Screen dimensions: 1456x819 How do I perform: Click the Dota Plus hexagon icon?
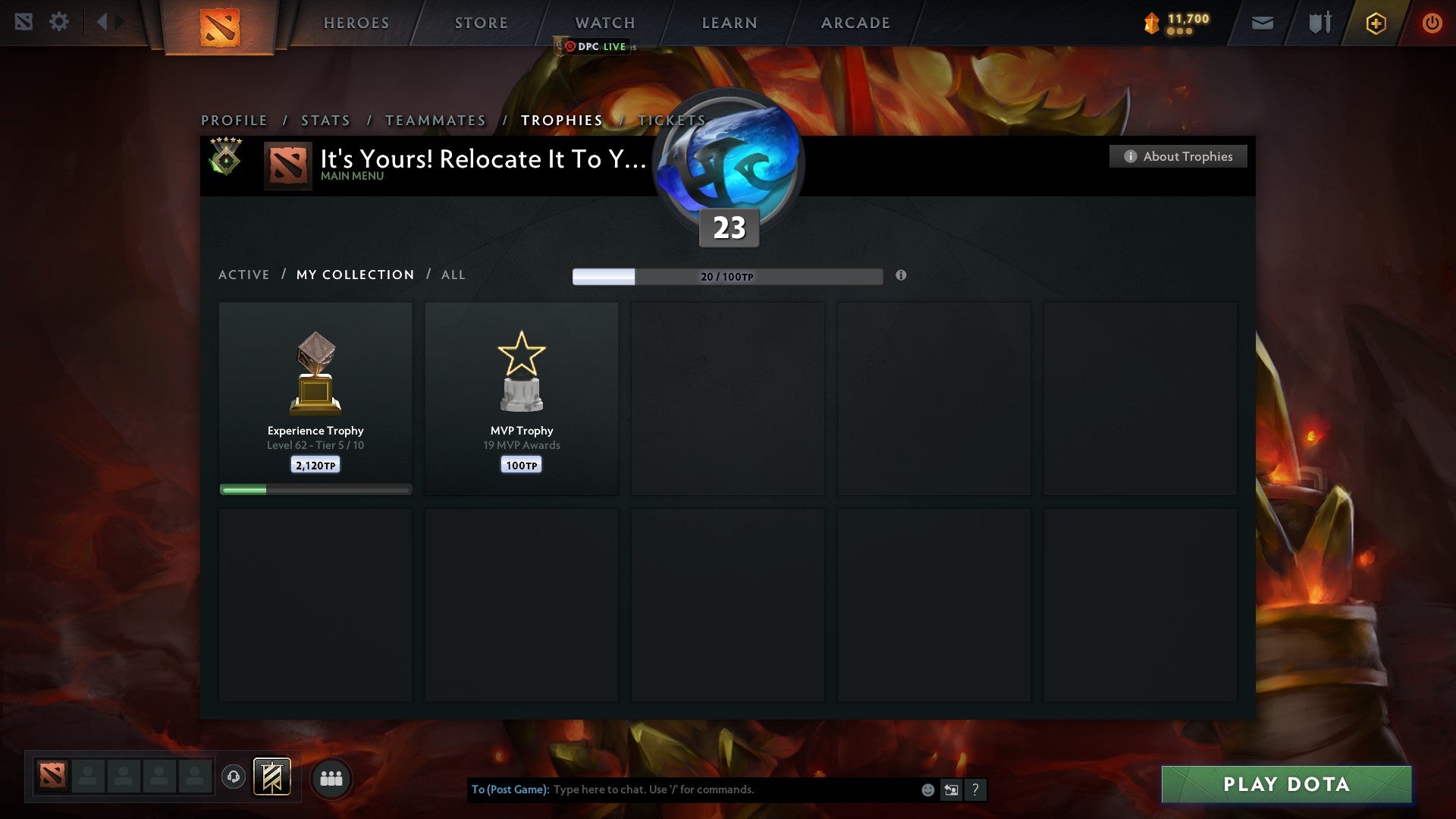click(x=1376, y=23)
